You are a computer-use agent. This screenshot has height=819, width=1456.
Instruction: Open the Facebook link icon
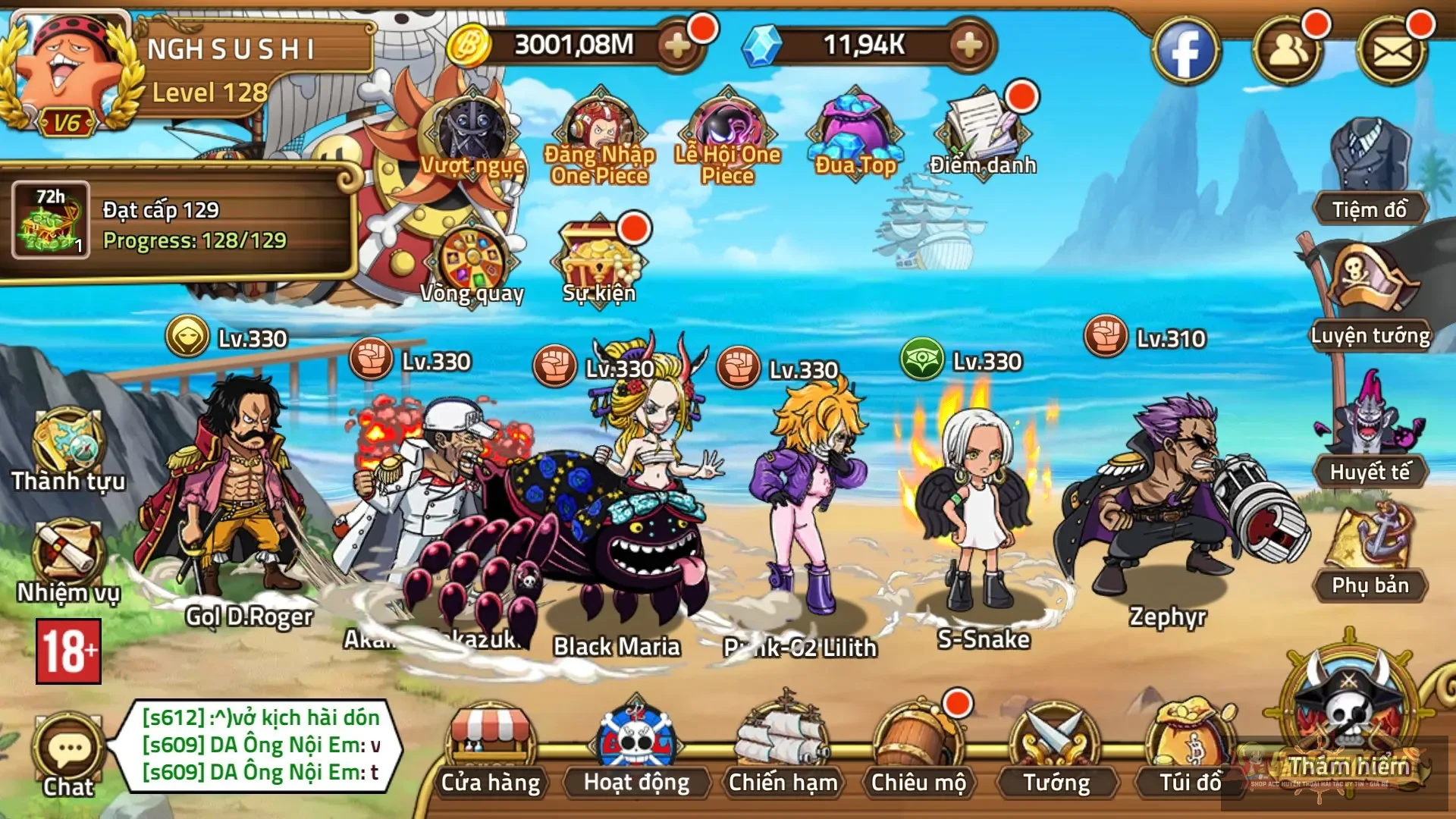[x=1185, y=52]
